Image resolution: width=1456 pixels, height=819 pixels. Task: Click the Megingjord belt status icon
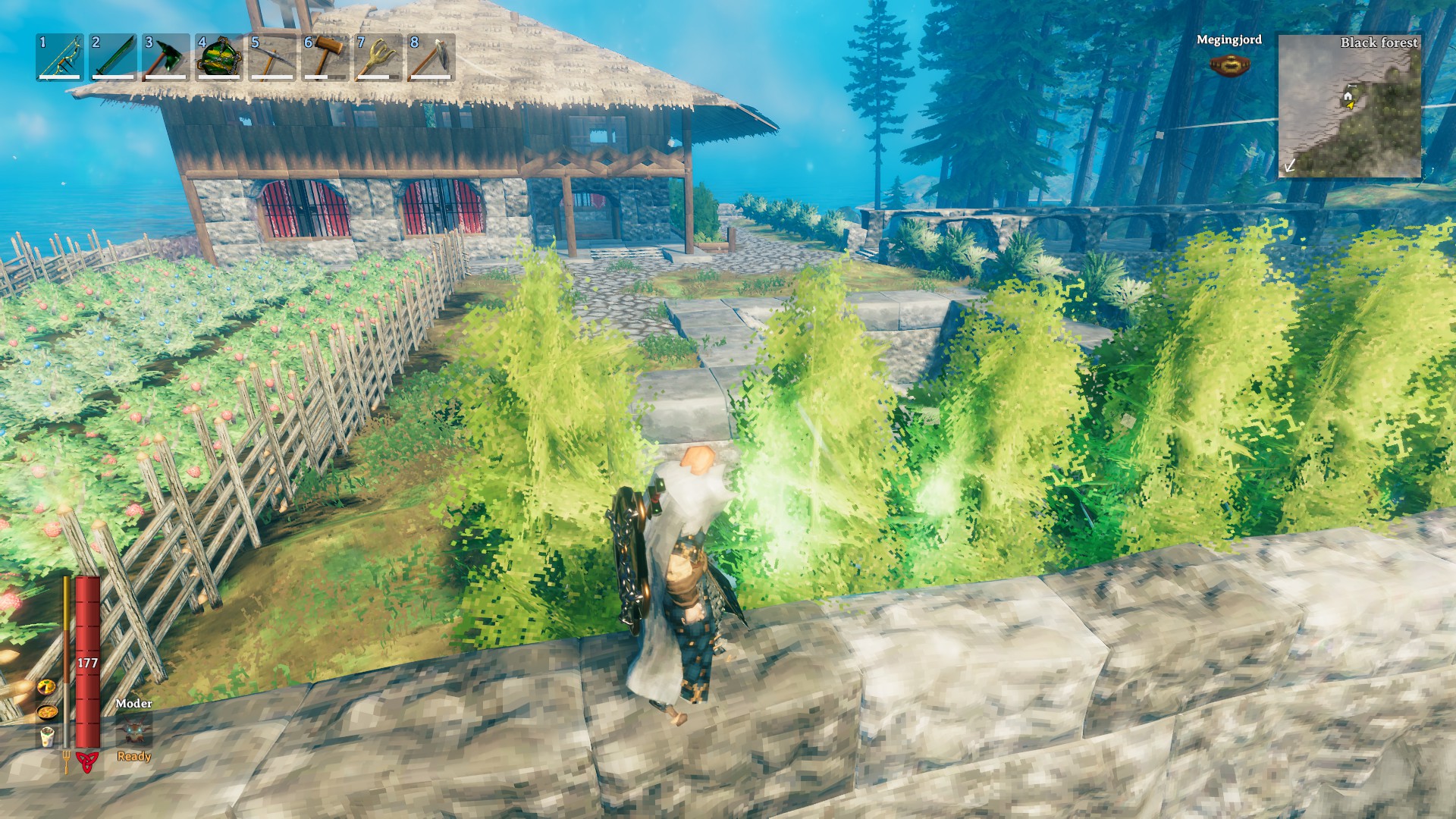(1231, 64)
